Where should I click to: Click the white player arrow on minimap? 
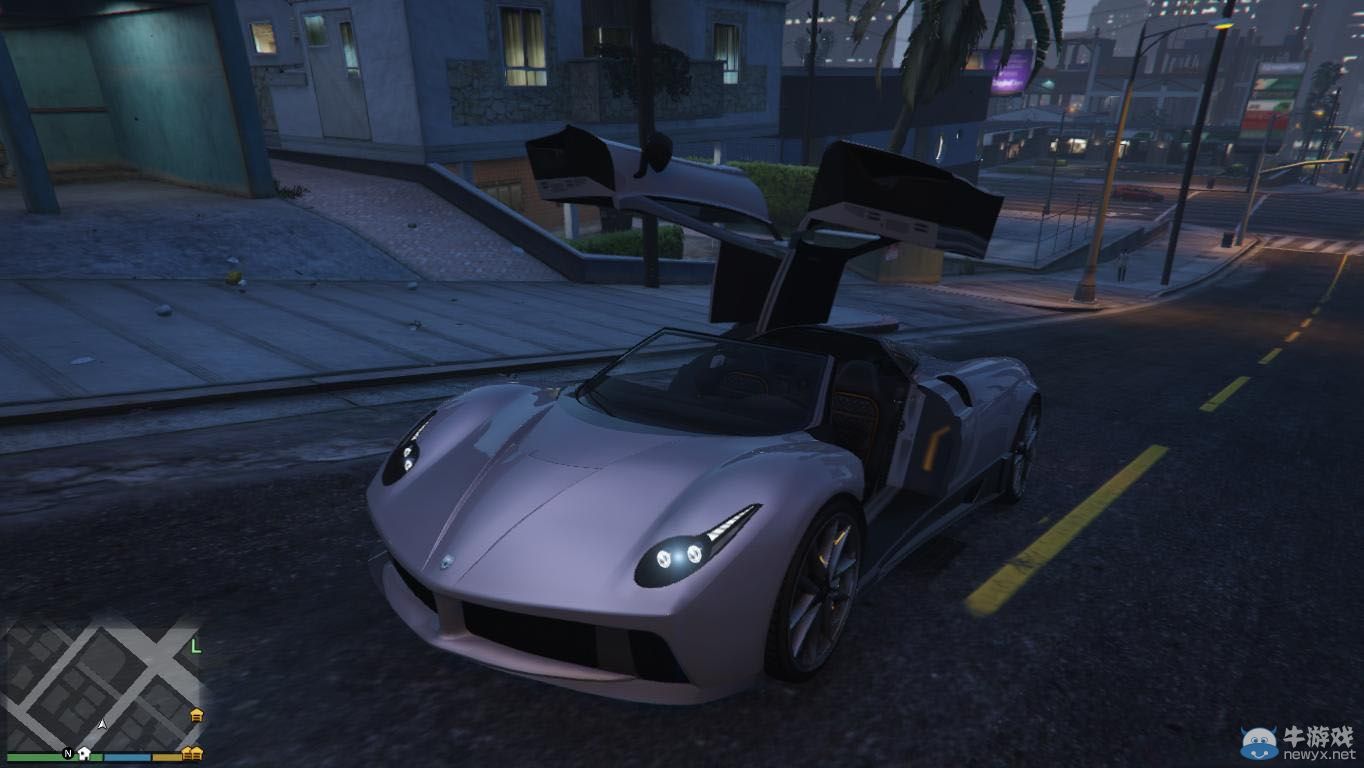point(103,722)
